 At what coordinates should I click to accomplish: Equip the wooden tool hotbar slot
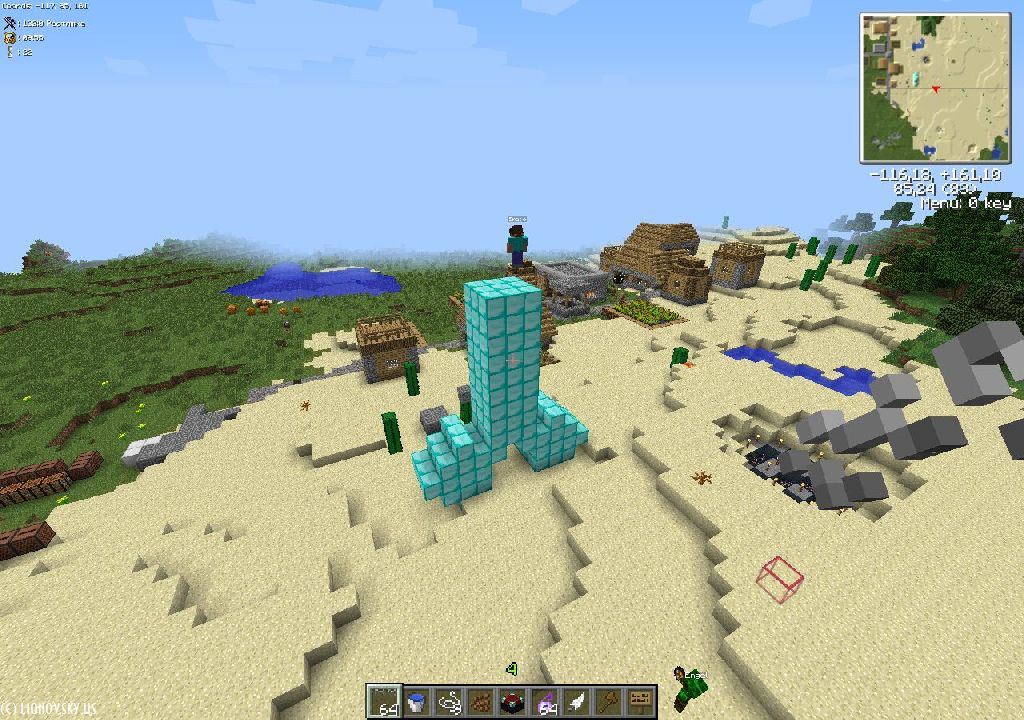click(609, 701)
